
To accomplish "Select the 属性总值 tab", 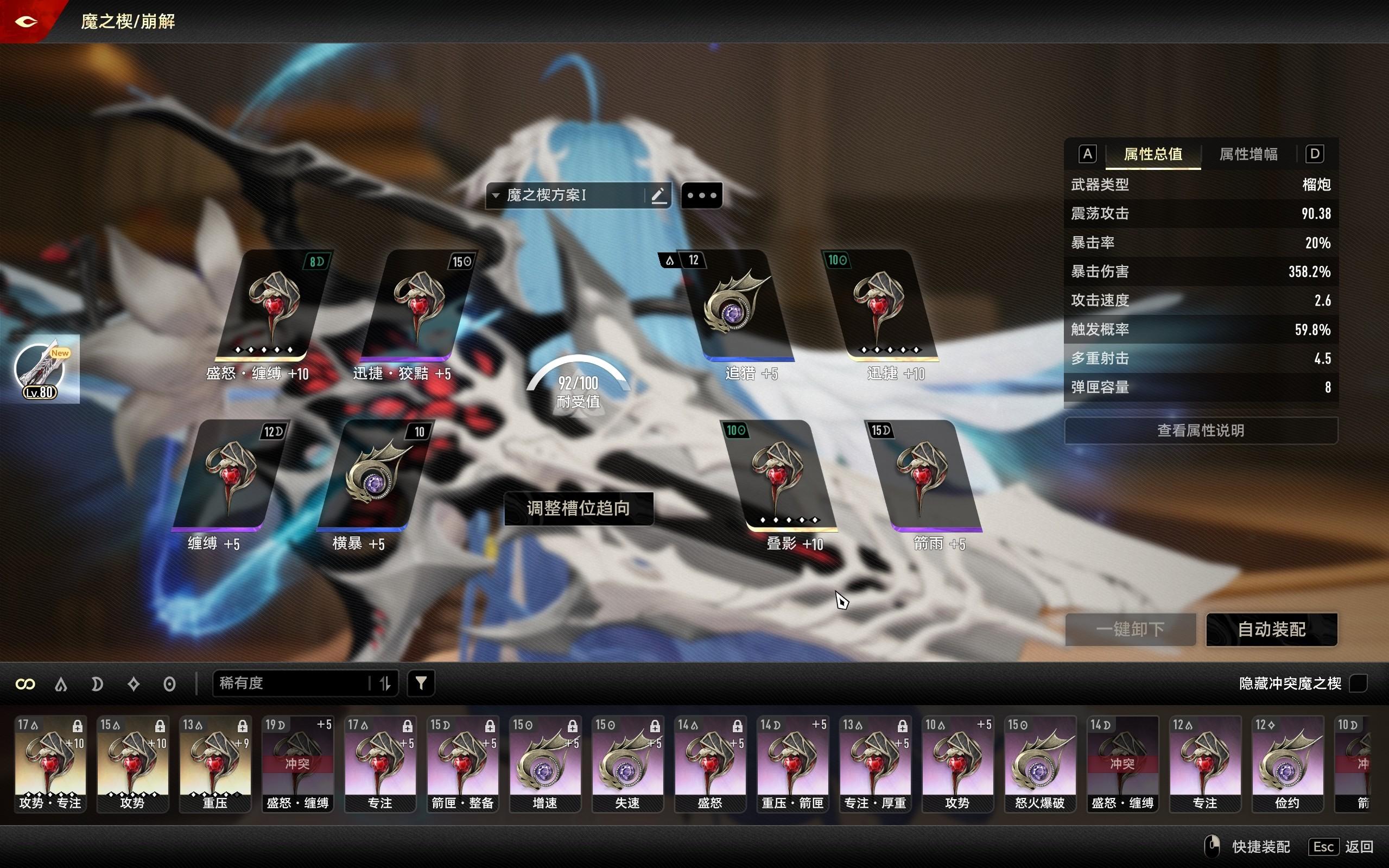I will (x=1152, y=154).
